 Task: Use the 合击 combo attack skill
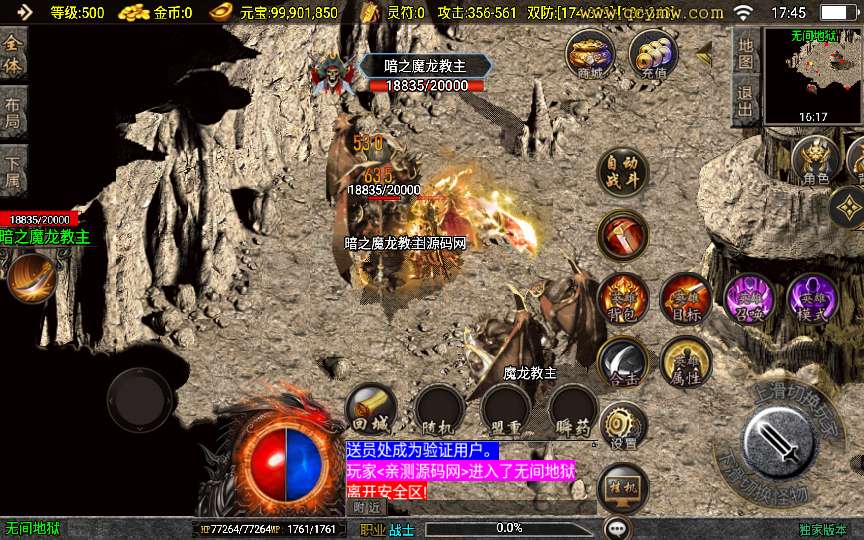pyautogui.click(x=623, y=362)
